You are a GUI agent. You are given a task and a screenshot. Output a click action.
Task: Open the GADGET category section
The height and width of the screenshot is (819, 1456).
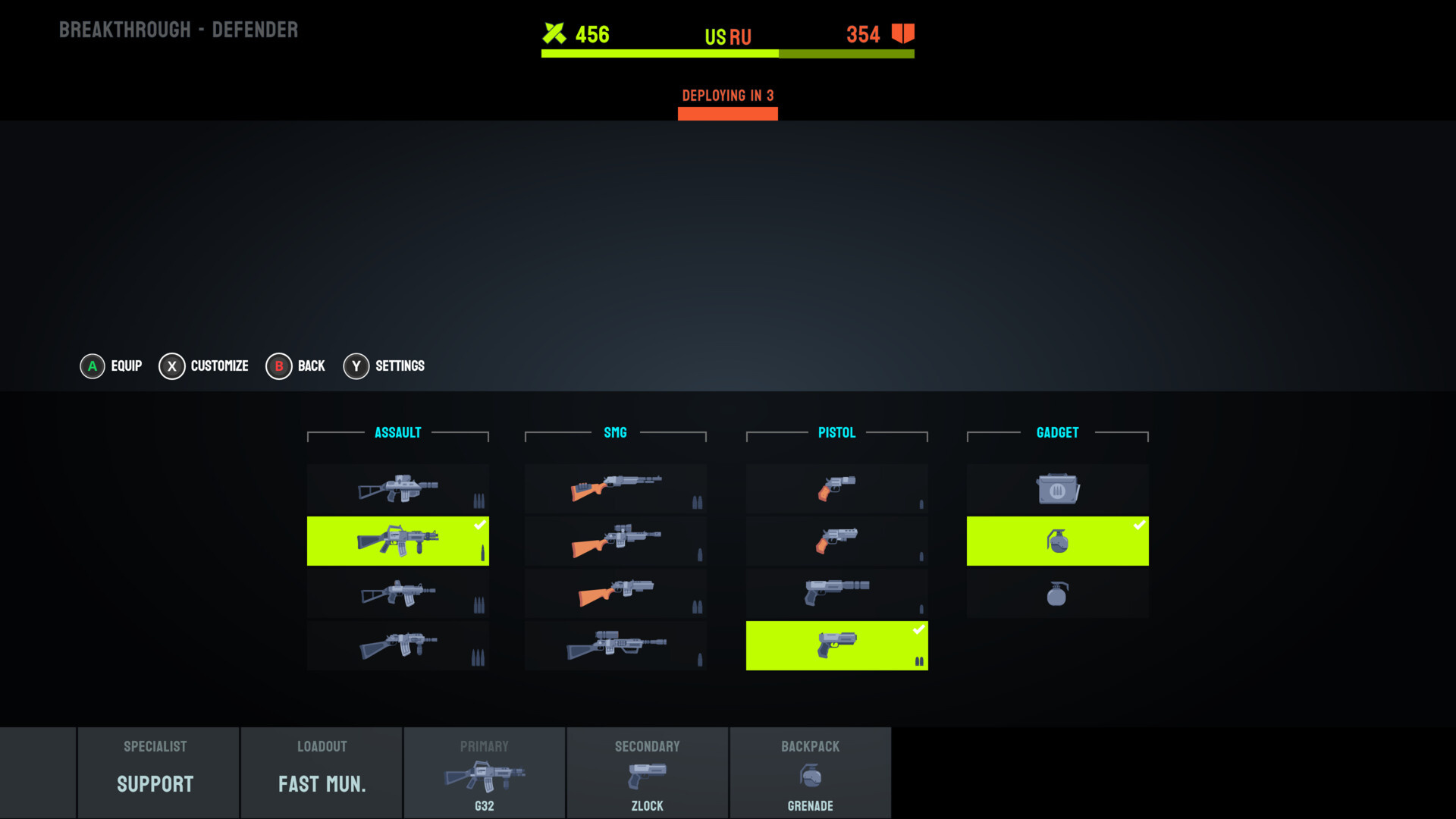(1057, 432)
